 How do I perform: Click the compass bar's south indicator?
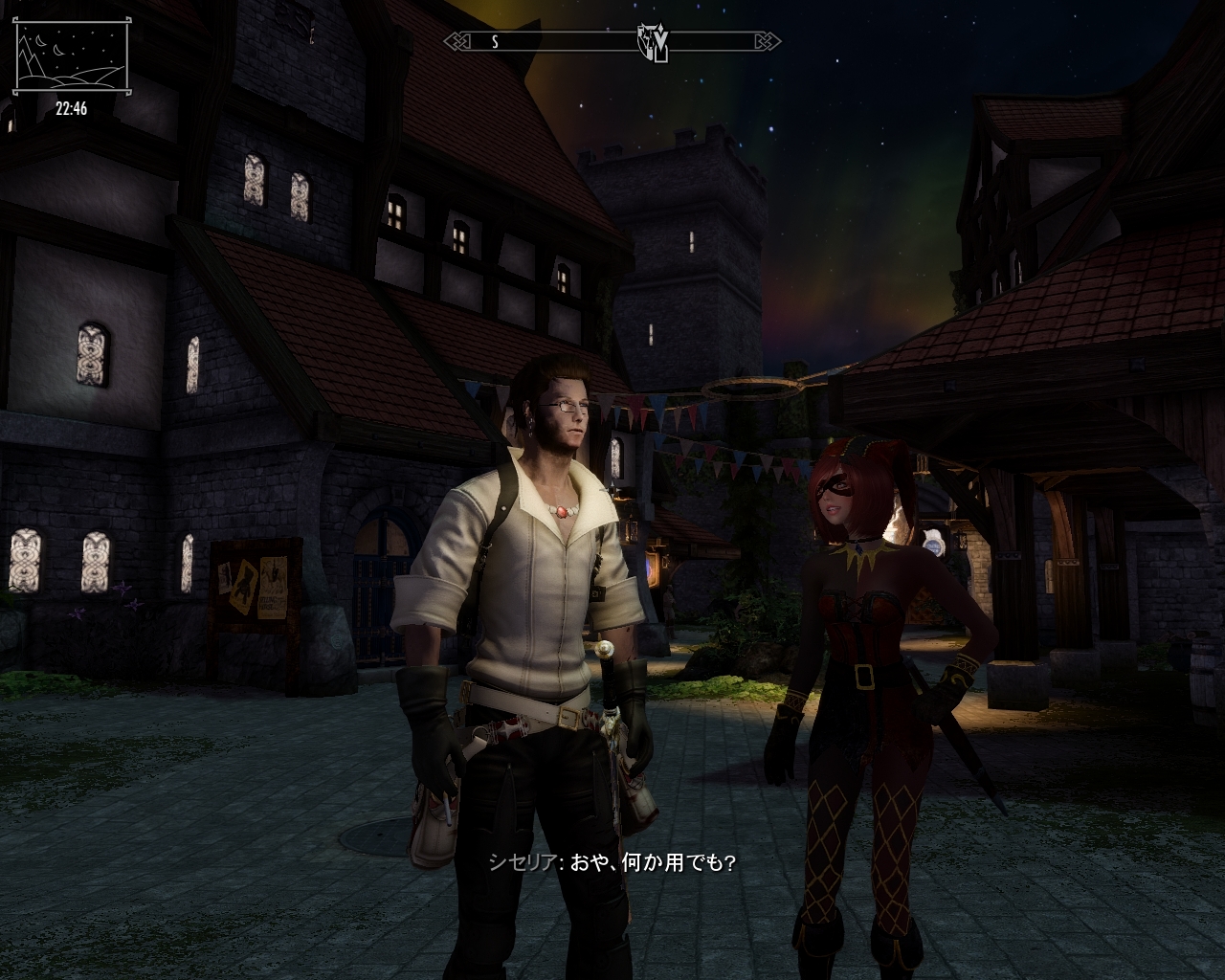click(495, 42)
